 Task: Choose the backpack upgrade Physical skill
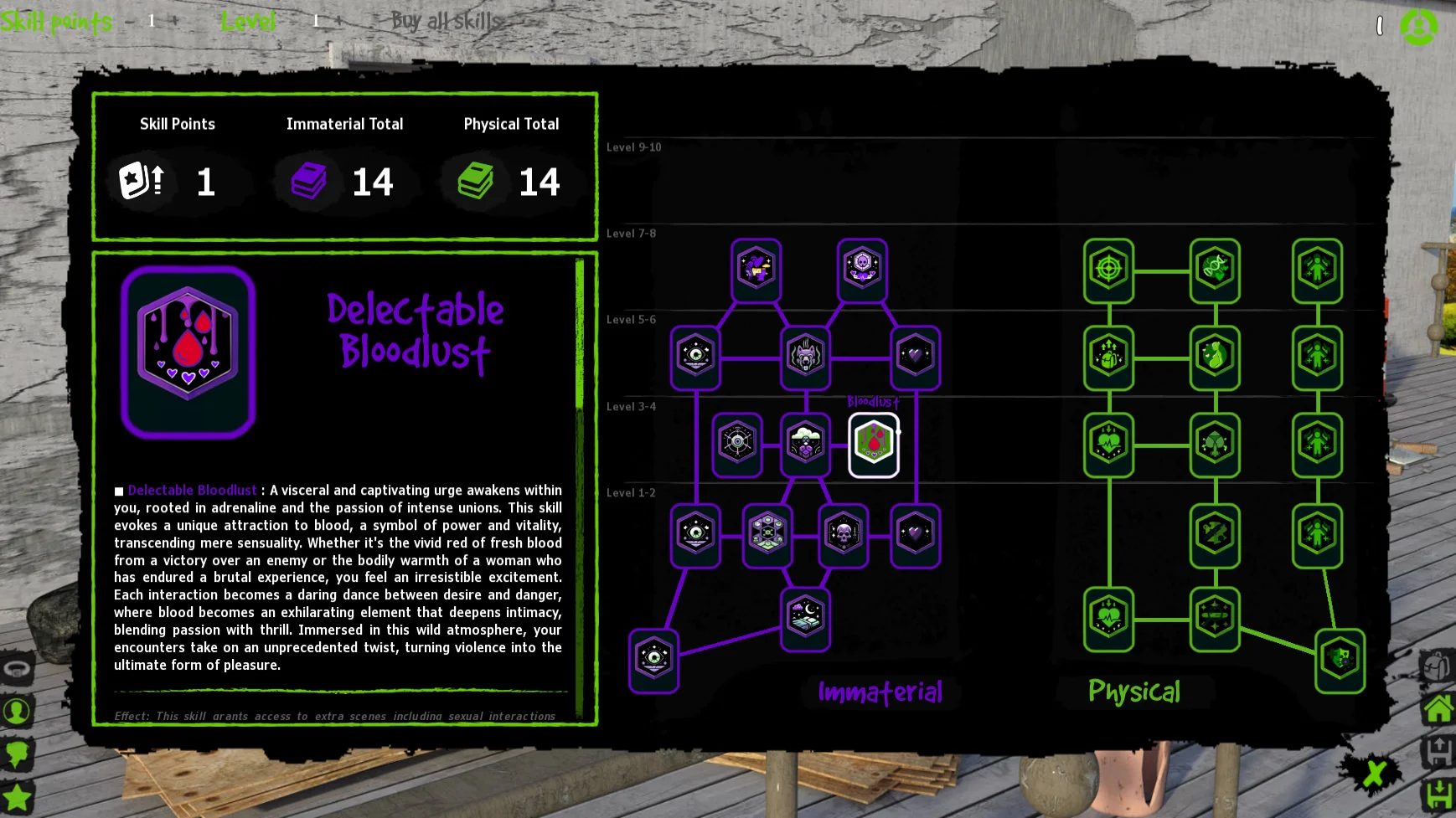(x=1108, y=357)
